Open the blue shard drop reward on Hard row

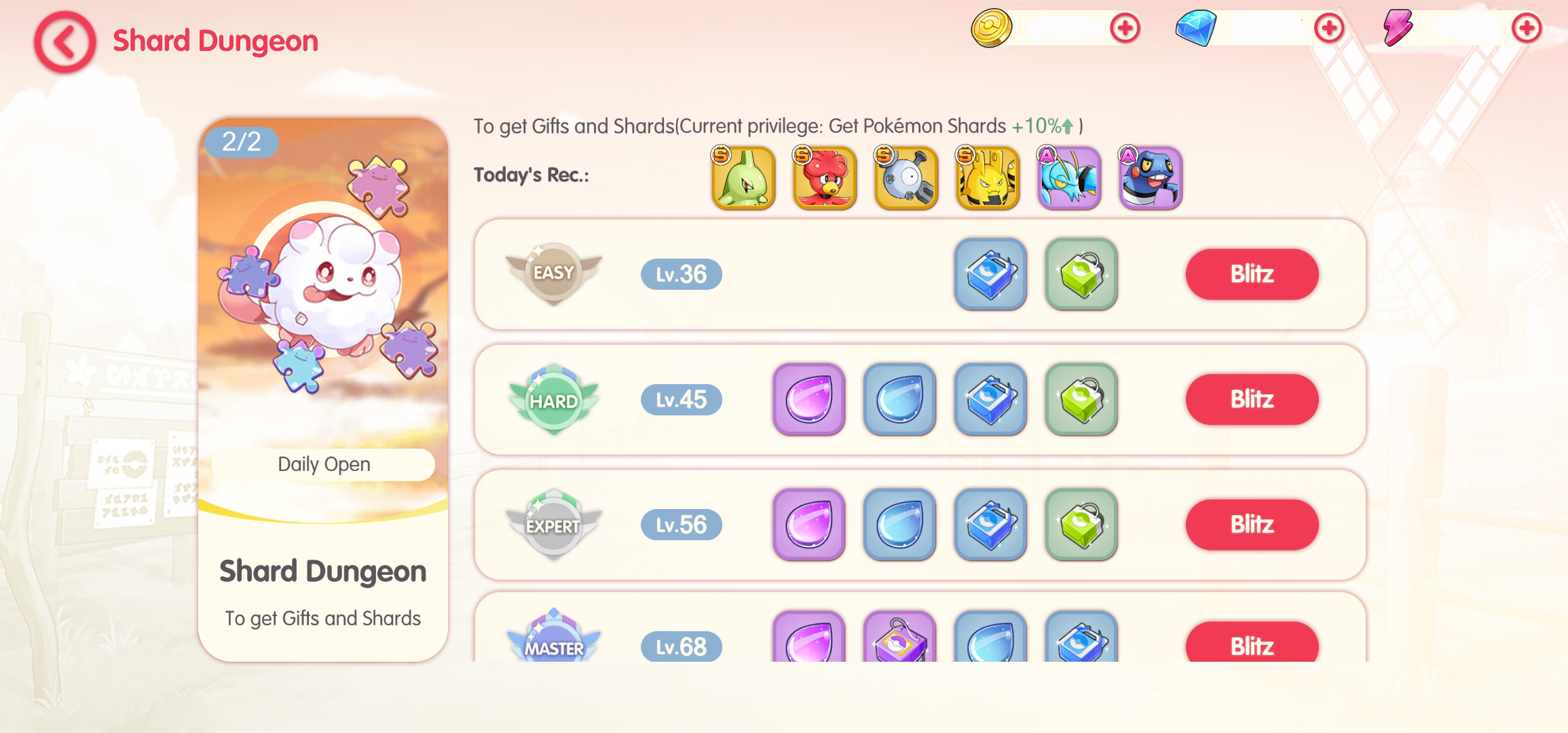(899, 400)
